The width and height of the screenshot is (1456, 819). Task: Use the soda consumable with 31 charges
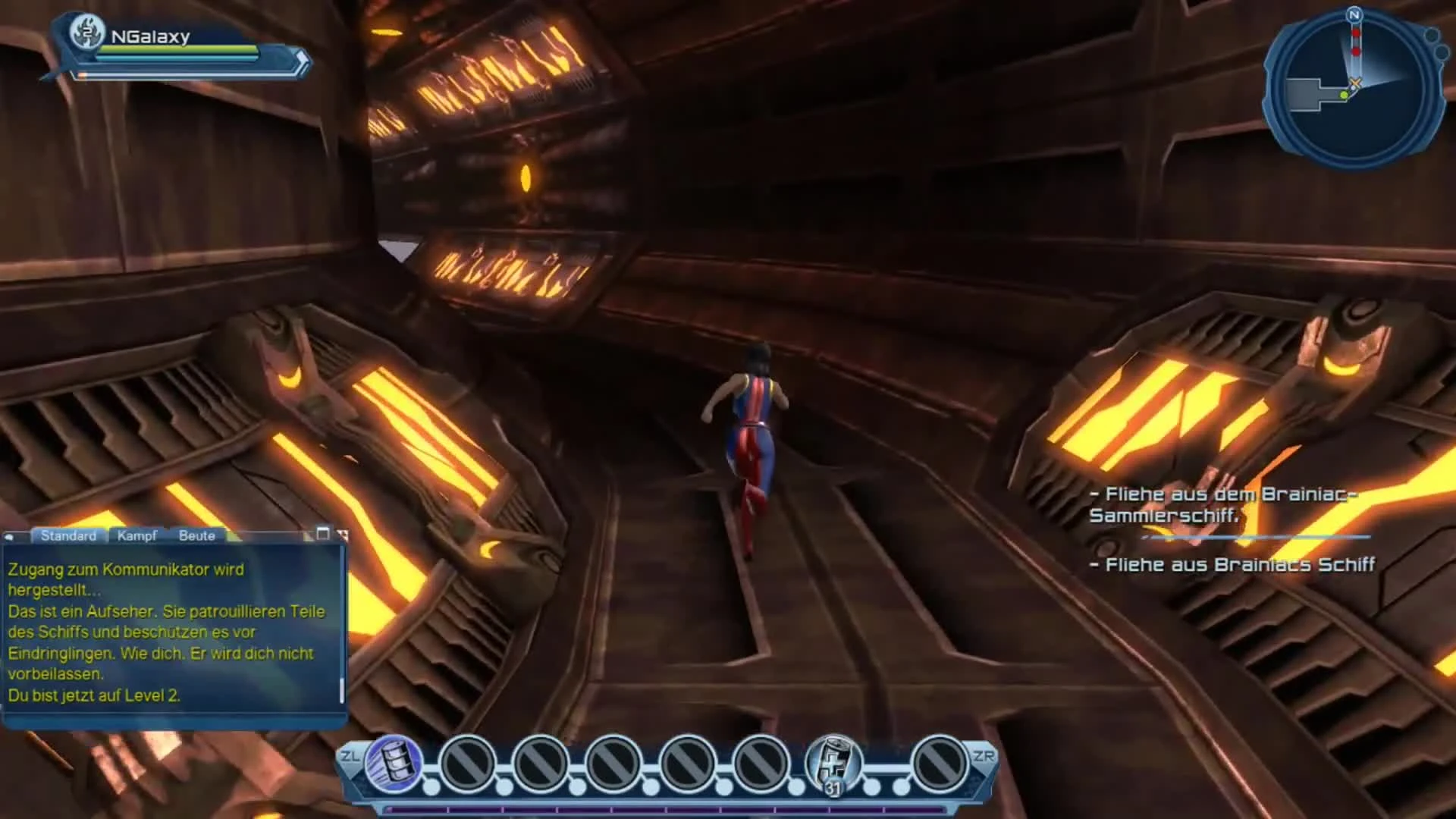833,761
